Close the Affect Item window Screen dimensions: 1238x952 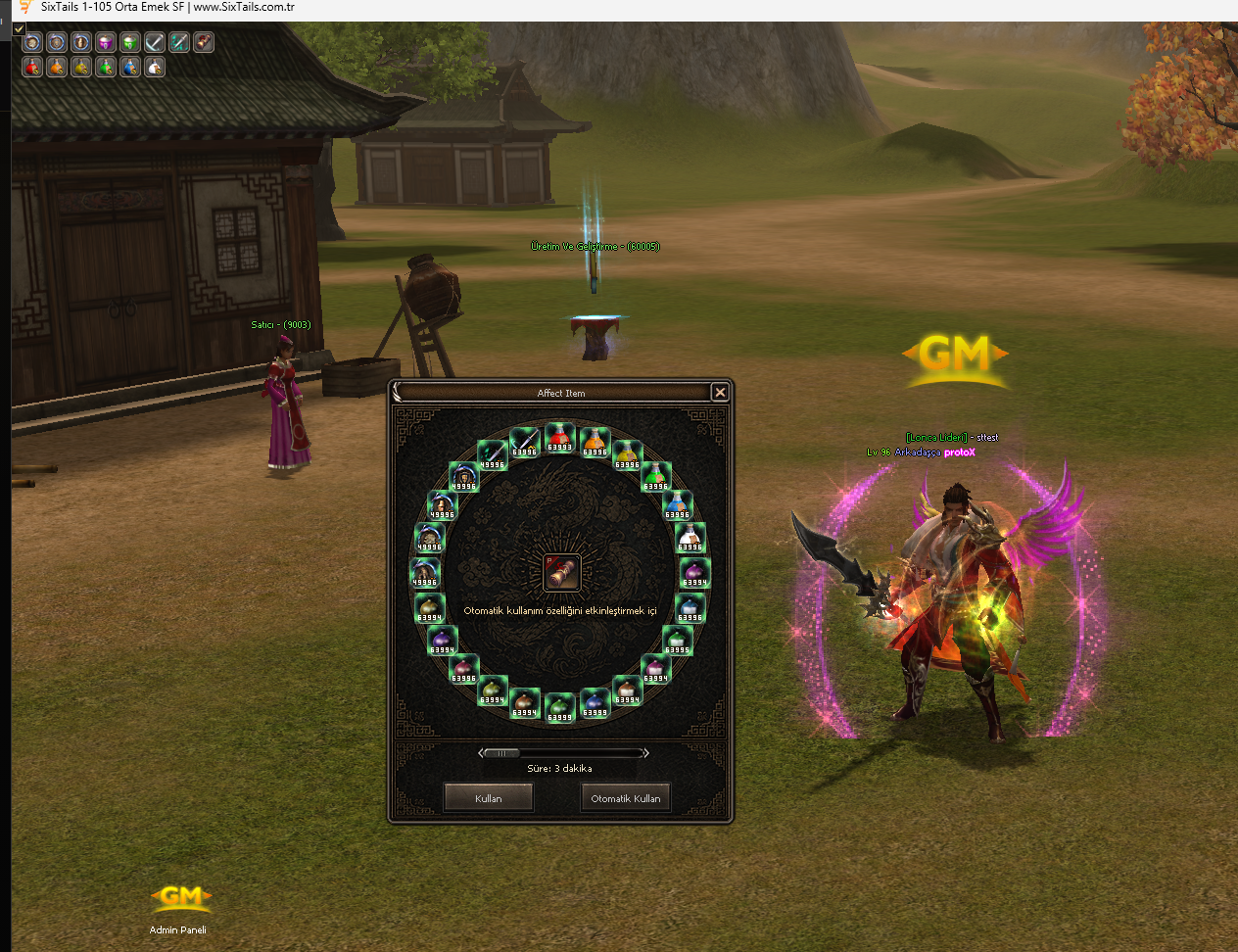[720, 393]
